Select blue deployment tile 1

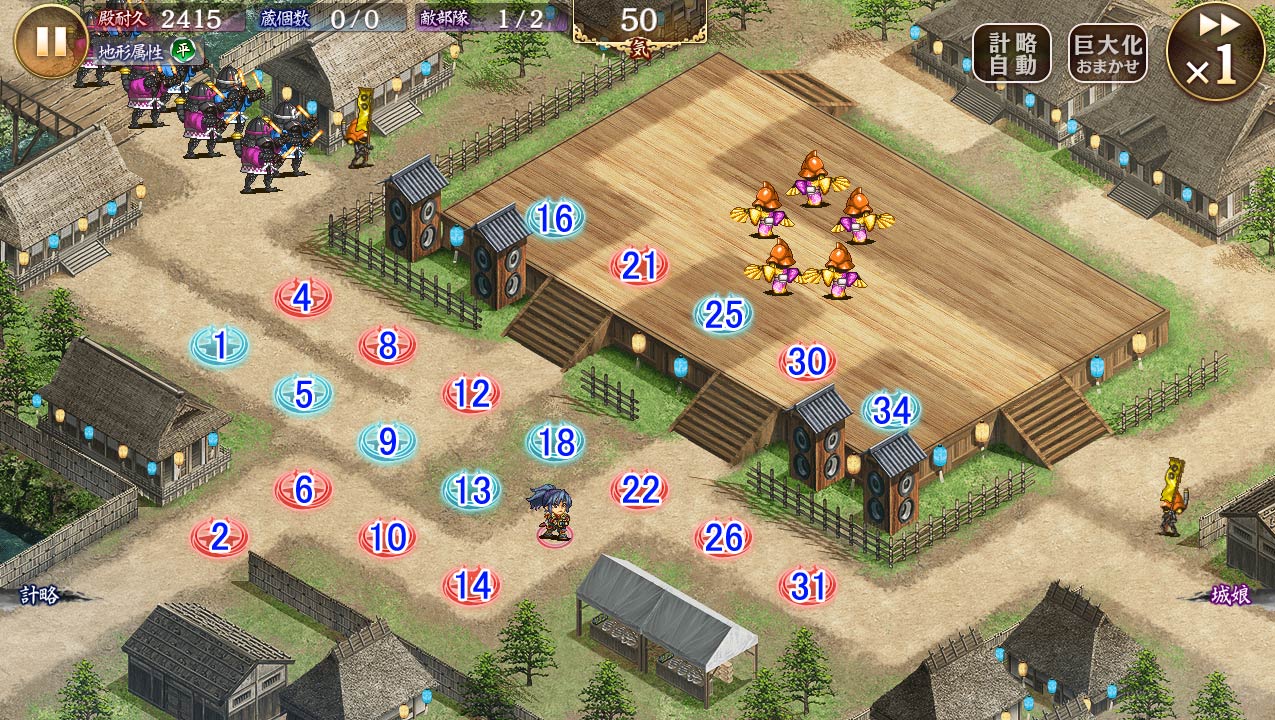click(220, 346)
